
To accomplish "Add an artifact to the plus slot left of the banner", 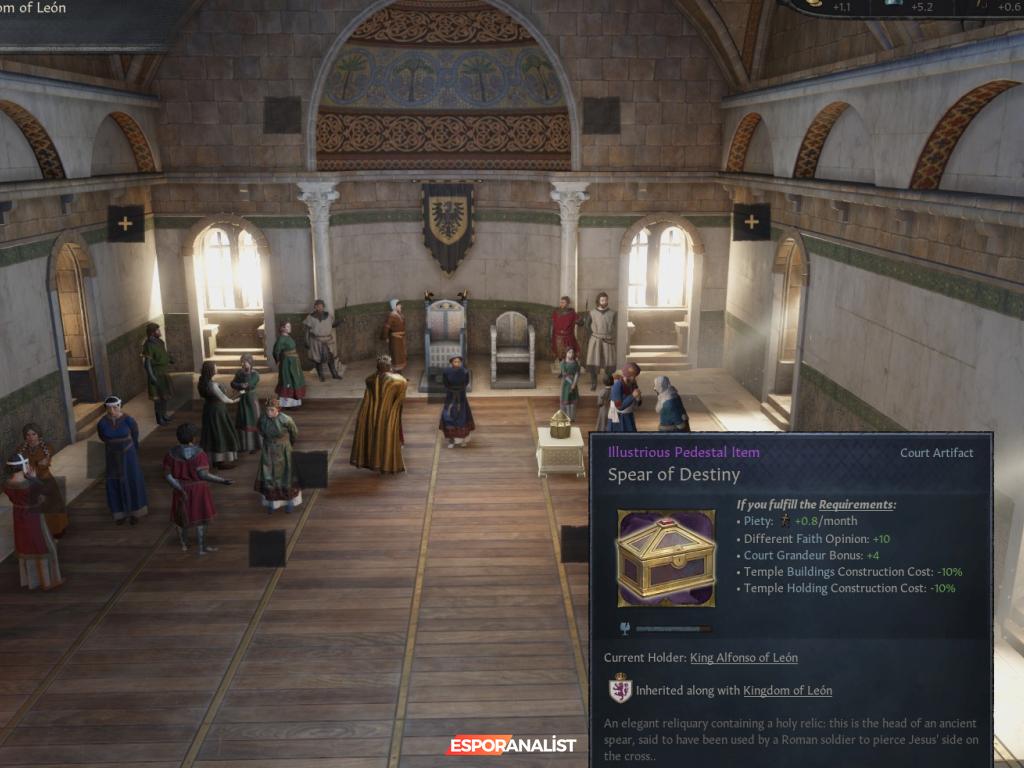I will (125, 223).
